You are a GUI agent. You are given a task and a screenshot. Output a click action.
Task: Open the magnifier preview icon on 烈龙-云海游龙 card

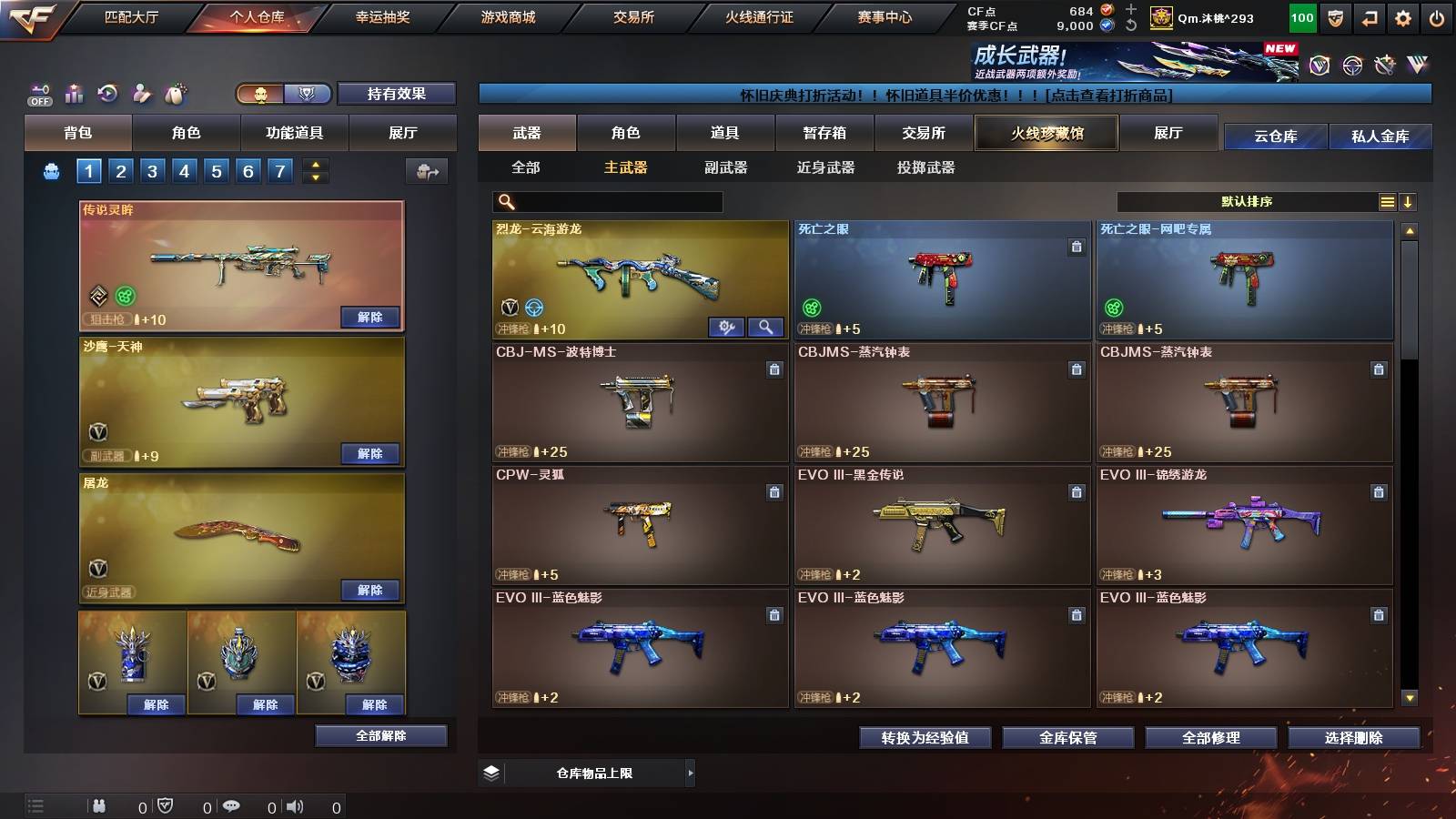pos(764,326)
